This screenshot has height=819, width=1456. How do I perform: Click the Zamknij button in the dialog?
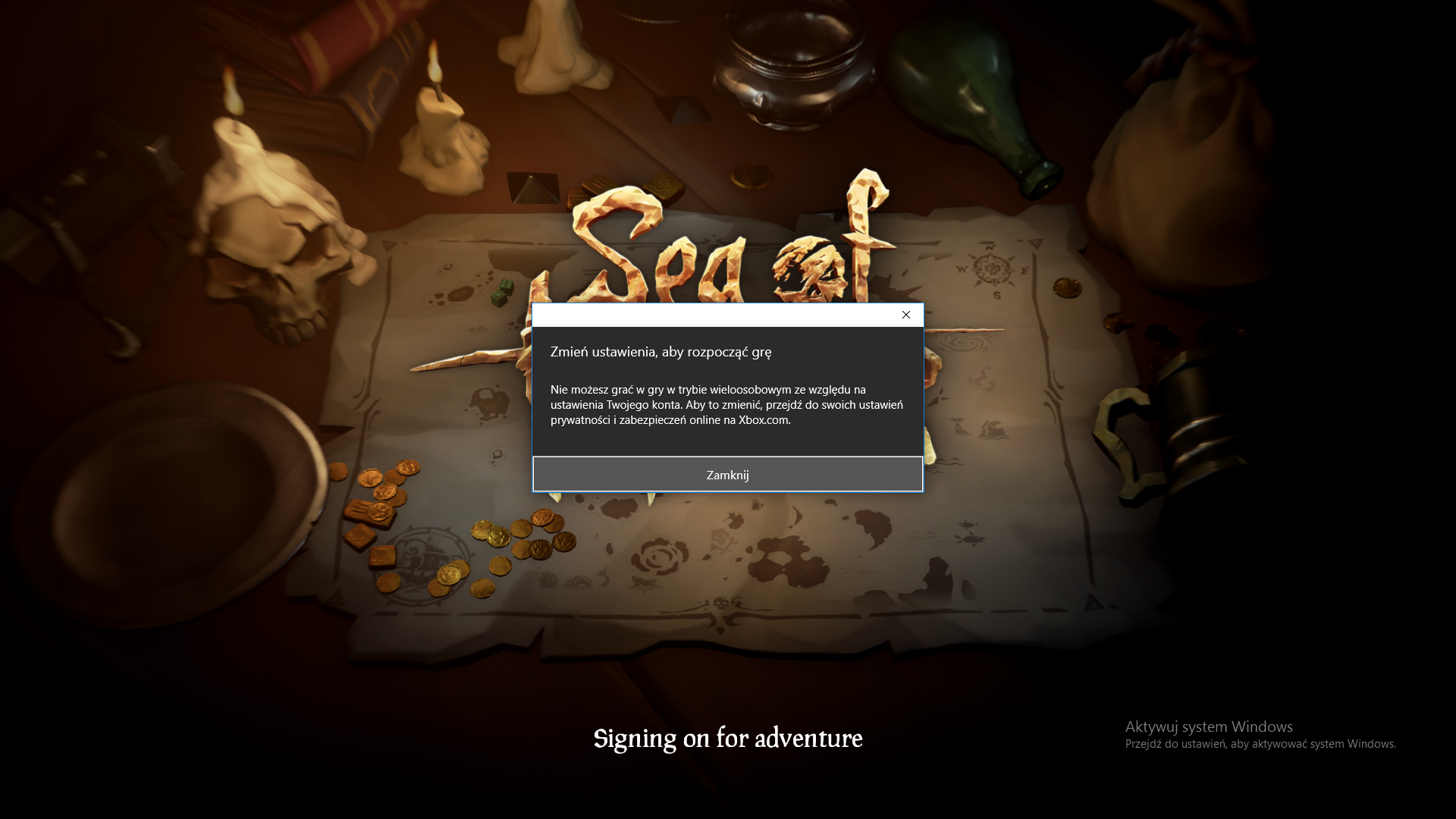pos(727,475)
